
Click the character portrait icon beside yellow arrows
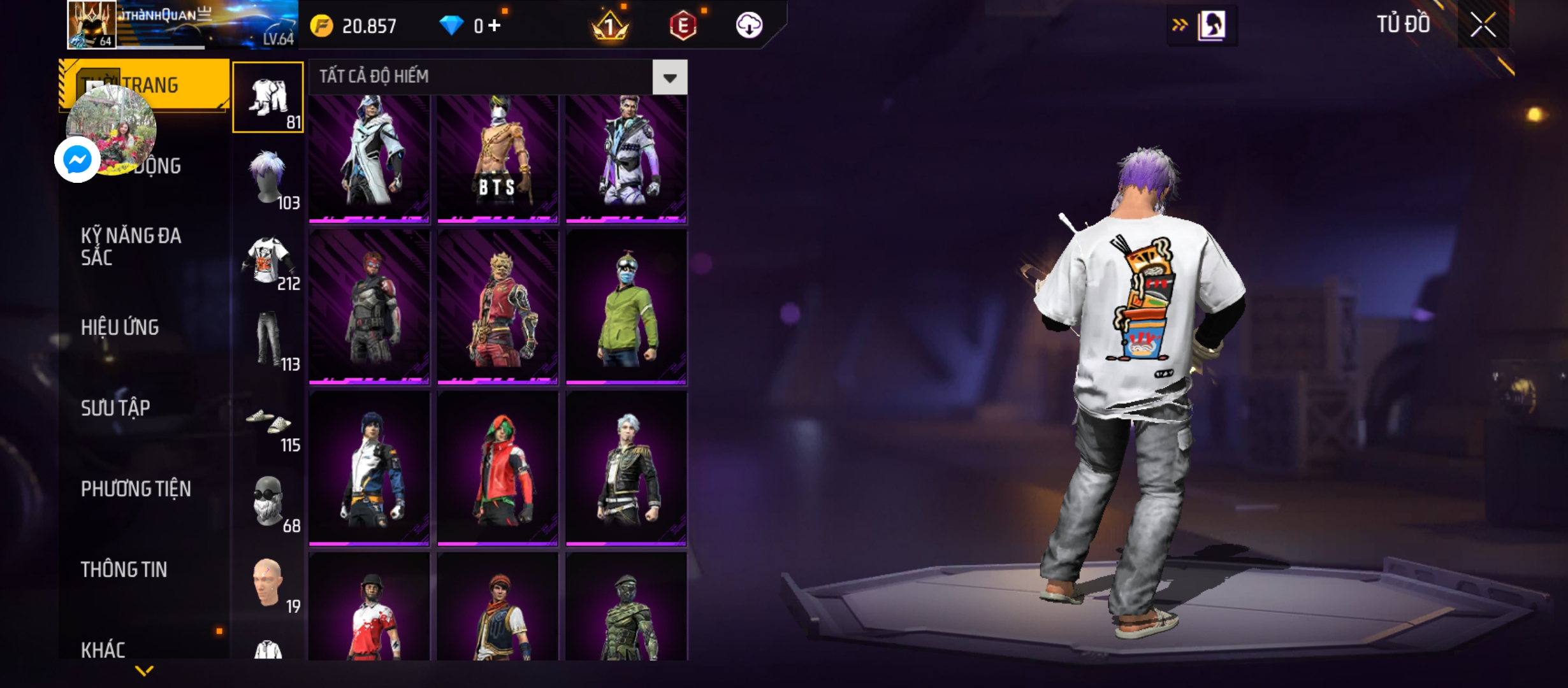pyautogui.click(x=1211, y=25)
